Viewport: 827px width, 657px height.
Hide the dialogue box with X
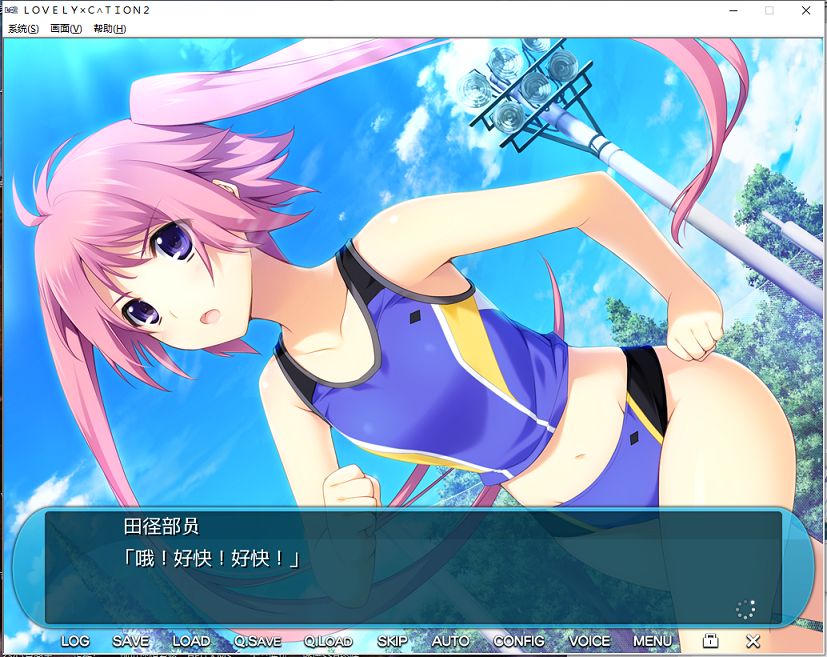pos(753,640)
